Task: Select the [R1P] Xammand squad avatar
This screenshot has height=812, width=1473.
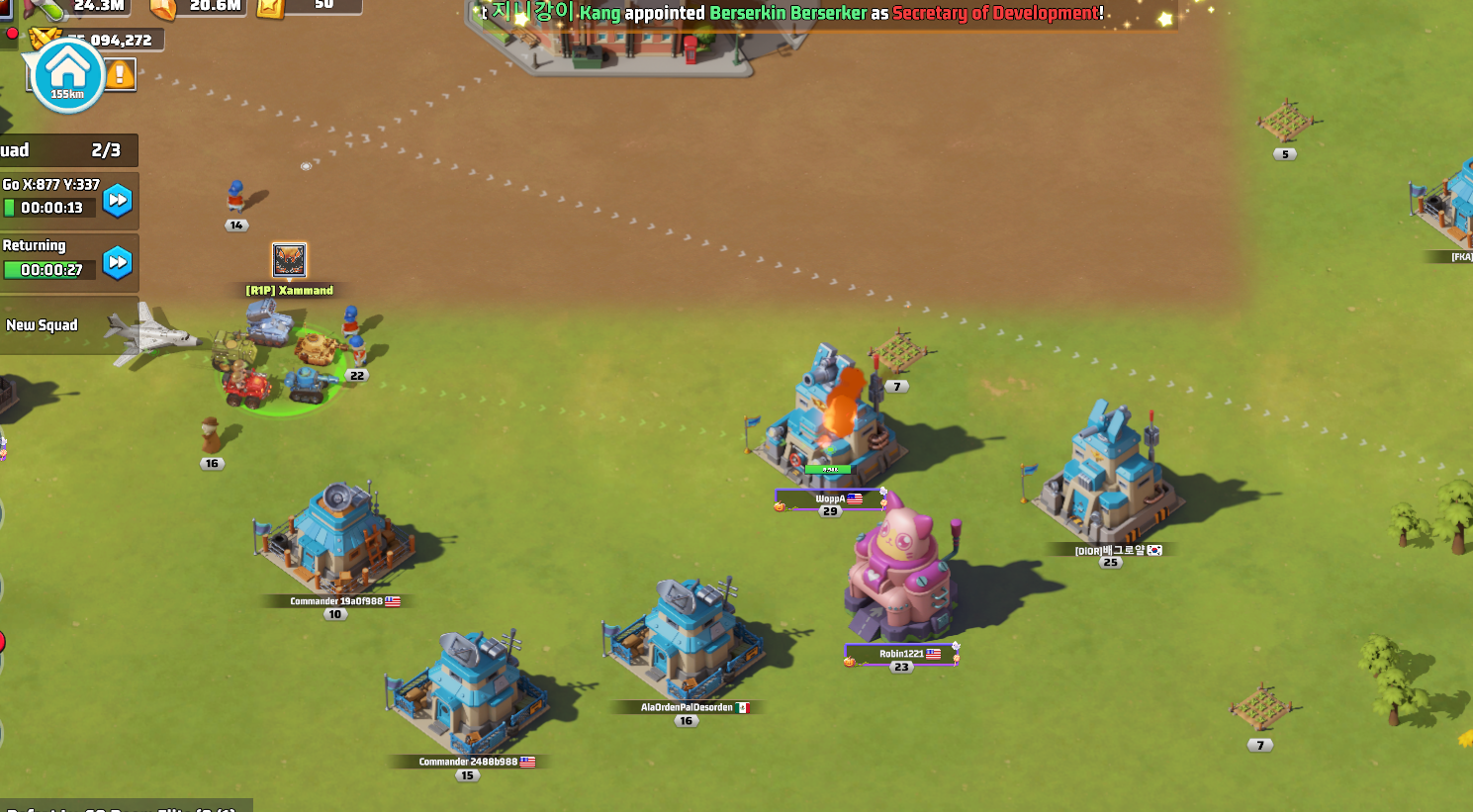Action: (289, 260)
